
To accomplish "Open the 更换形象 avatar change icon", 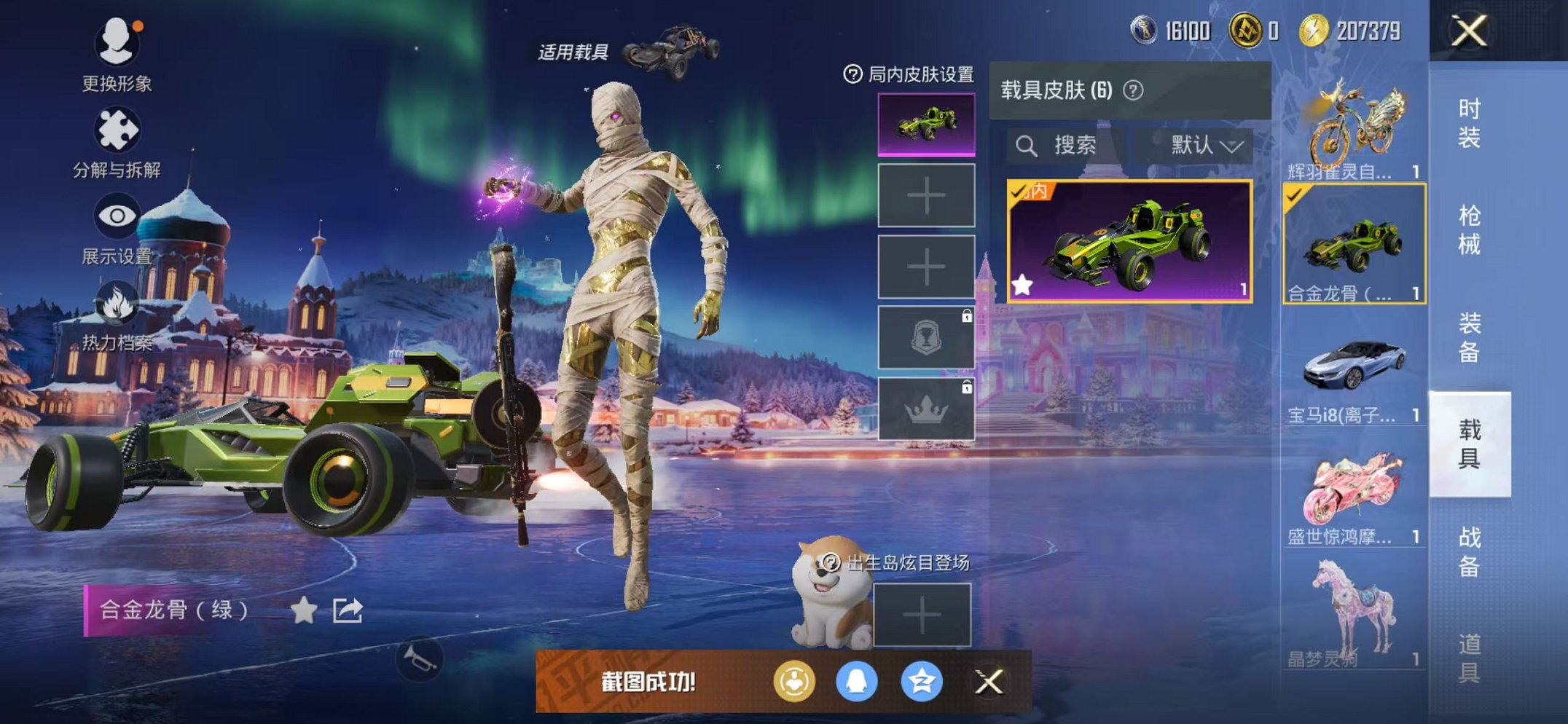I will pos(118,44).
